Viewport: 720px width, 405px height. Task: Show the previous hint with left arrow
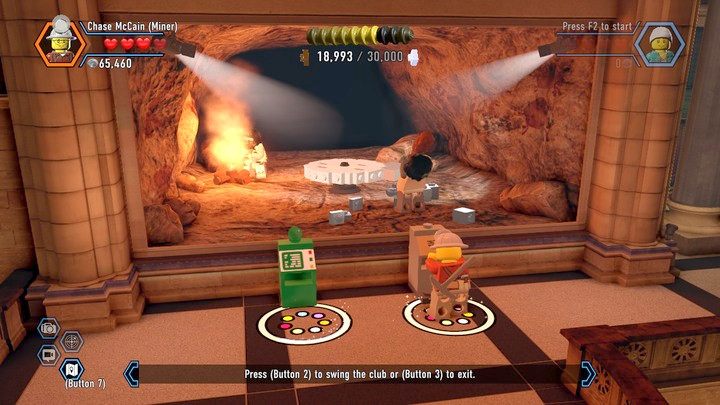point(130,374)
